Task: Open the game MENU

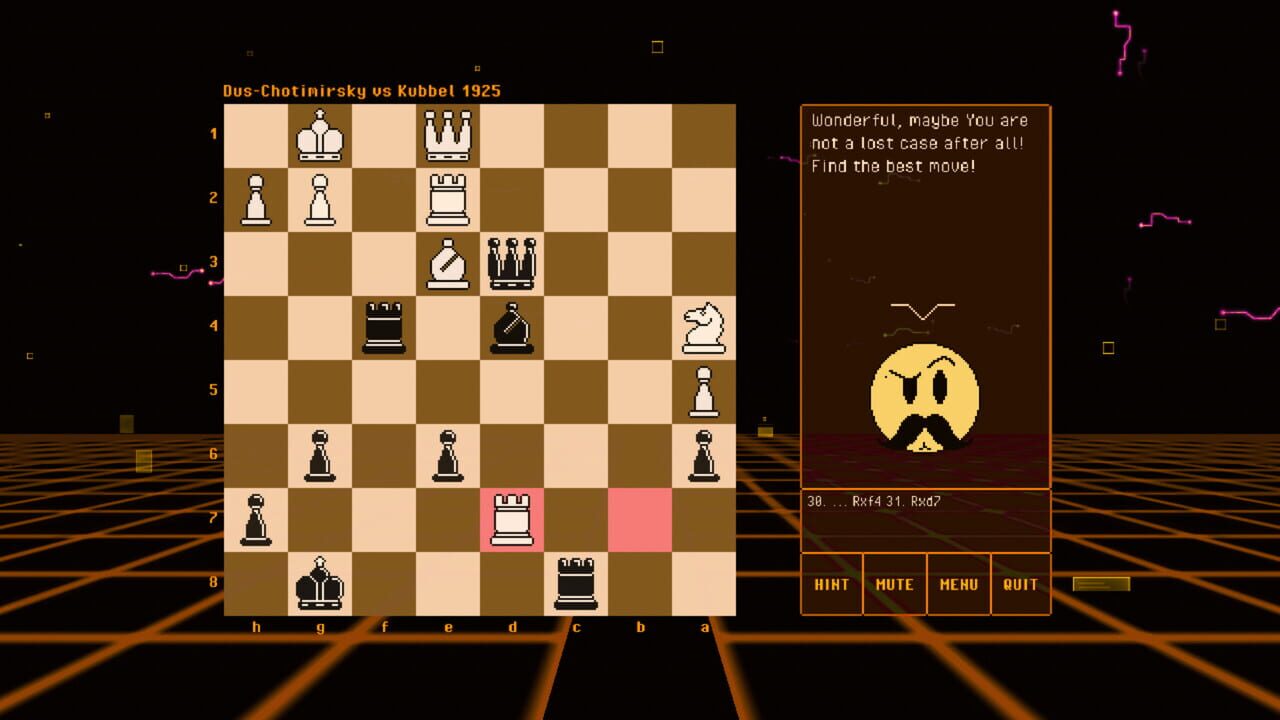Action: pos(958,584)
